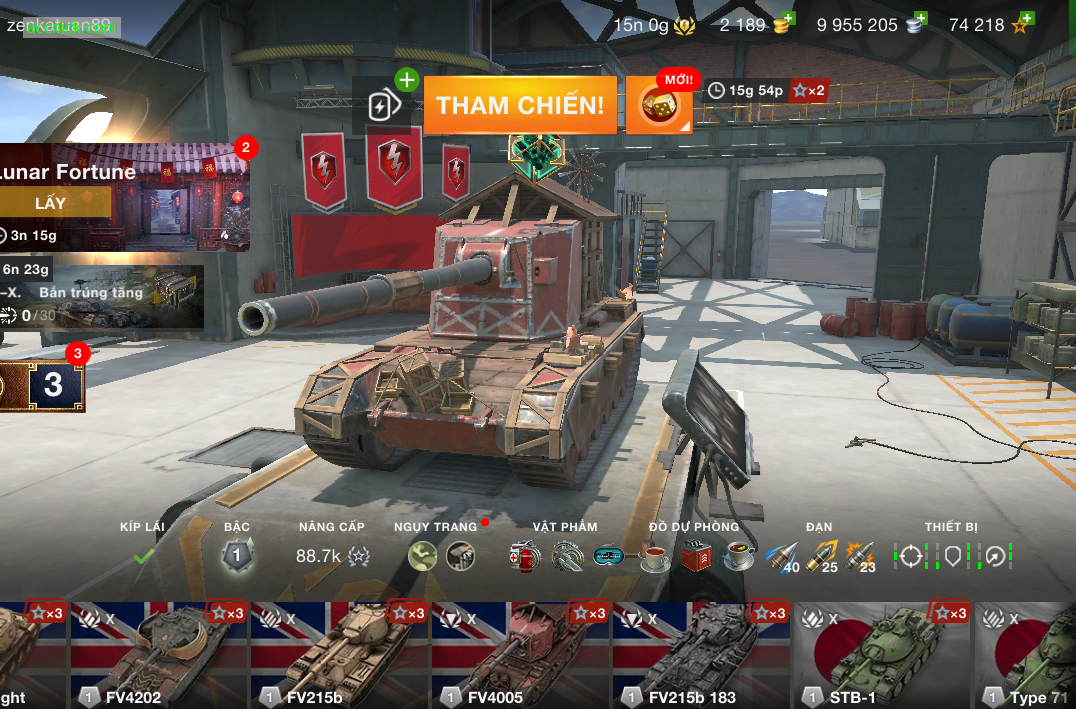
Task: Open the BẬC tier badge
Action: 236,555
